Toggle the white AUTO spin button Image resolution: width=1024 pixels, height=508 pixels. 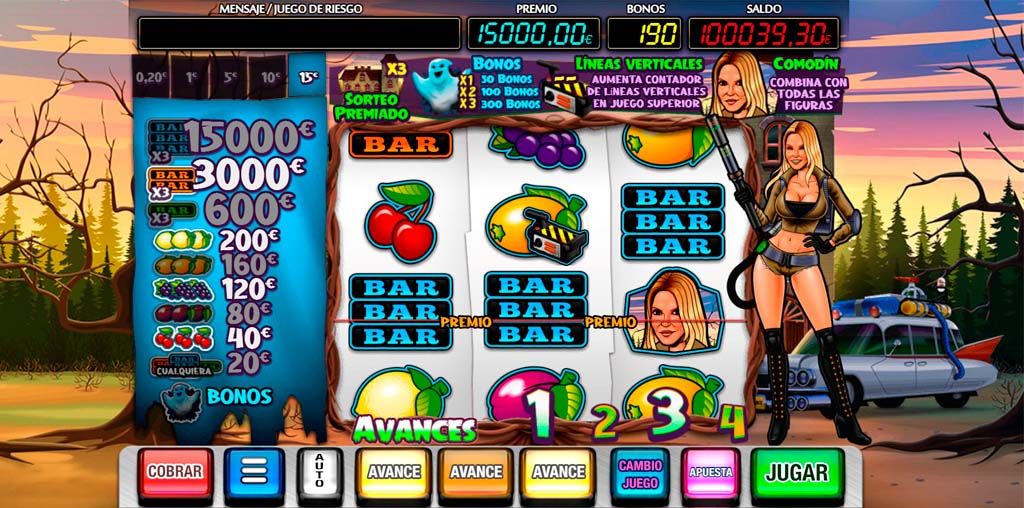click(320, 472)
